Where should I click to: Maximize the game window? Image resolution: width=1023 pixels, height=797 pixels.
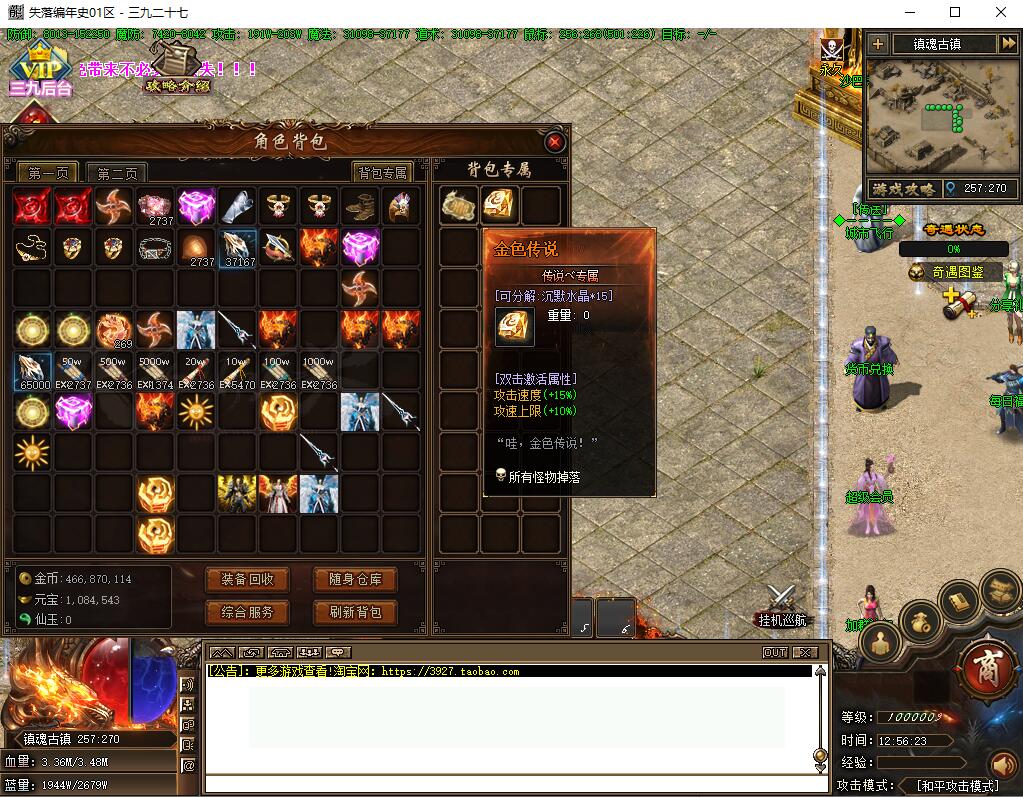tap(954, 12)
